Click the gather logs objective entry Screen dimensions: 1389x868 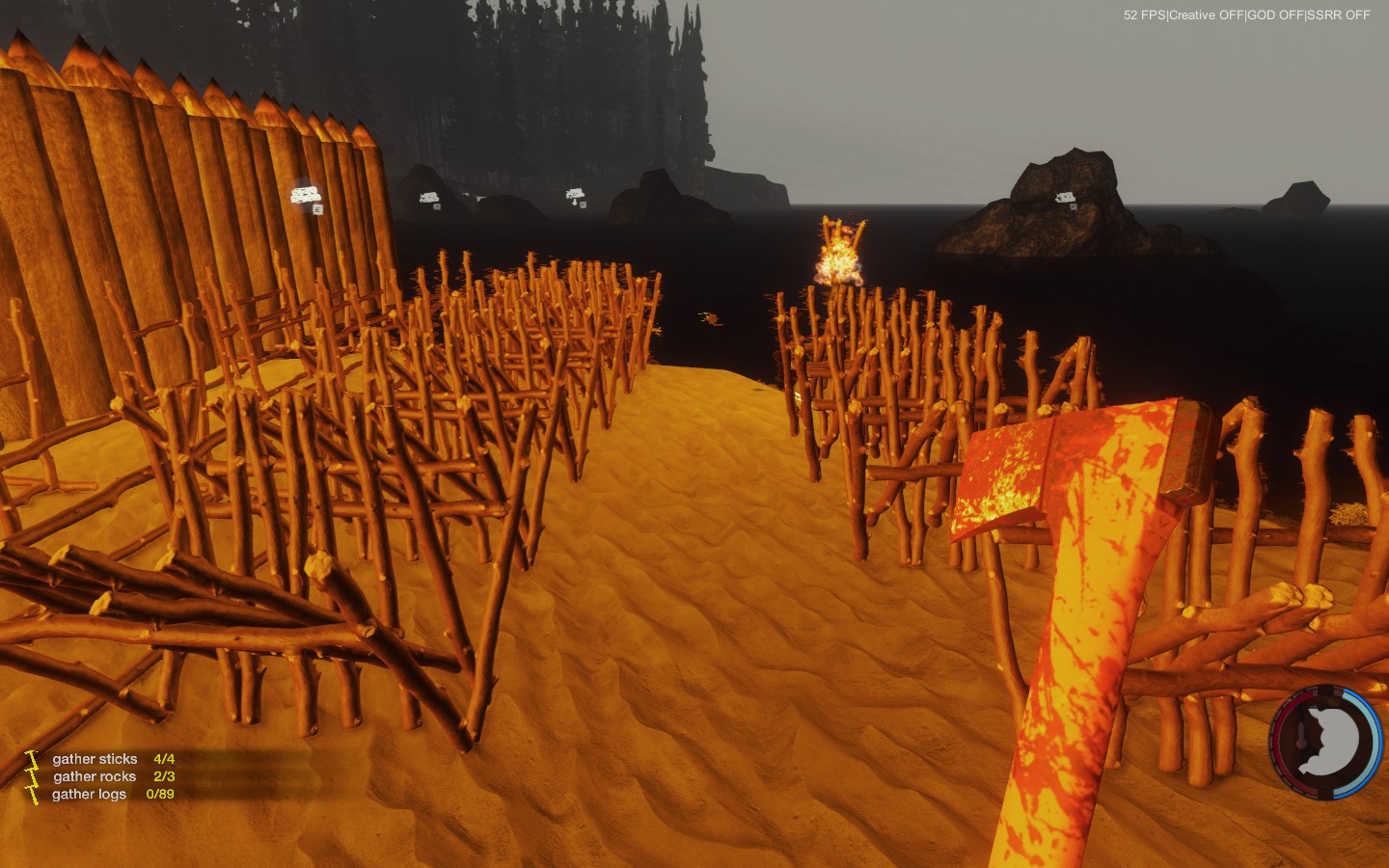89,794
